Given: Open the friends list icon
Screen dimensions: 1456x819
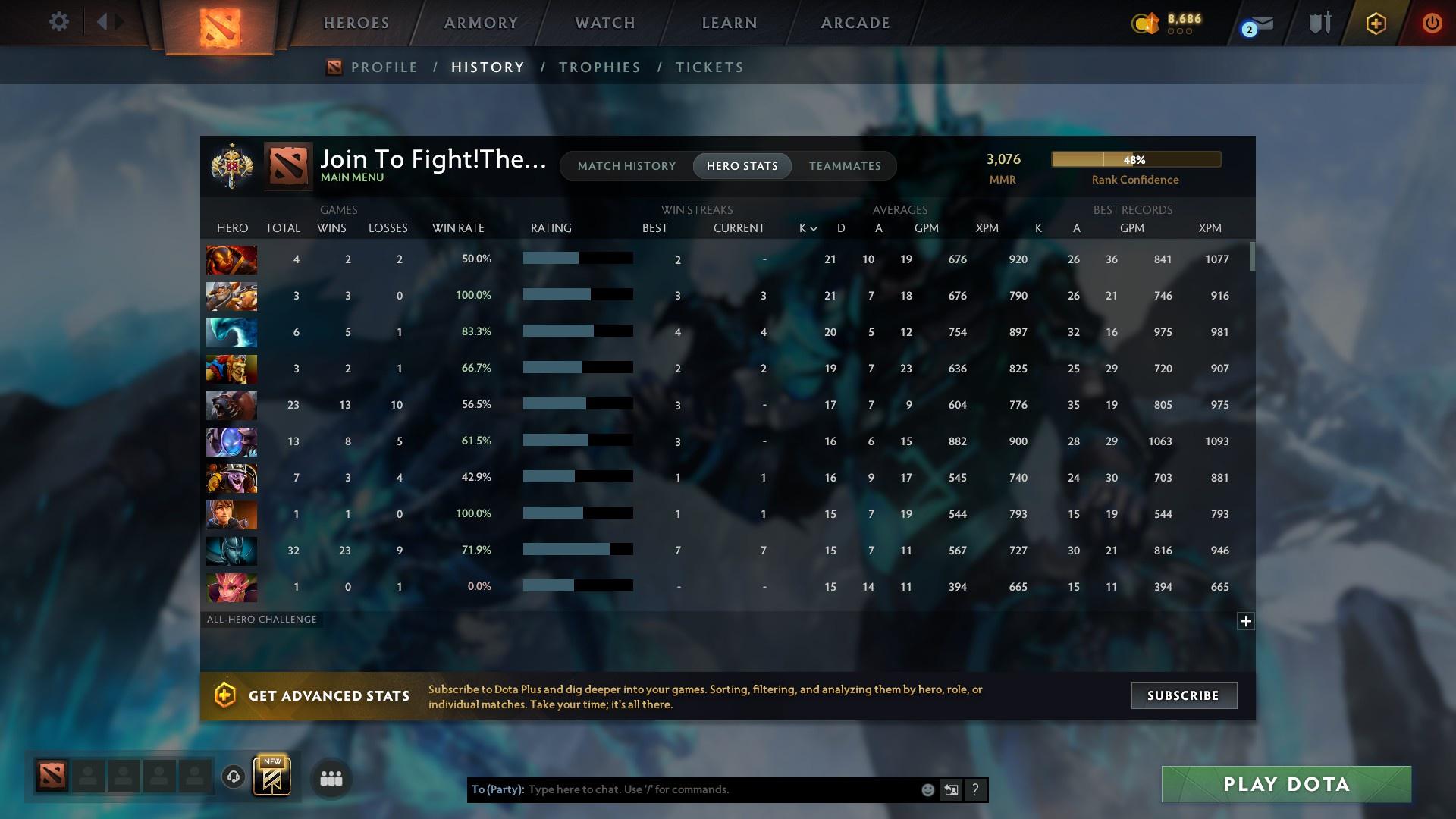Looking at the screenshot, I should (330, 777).
